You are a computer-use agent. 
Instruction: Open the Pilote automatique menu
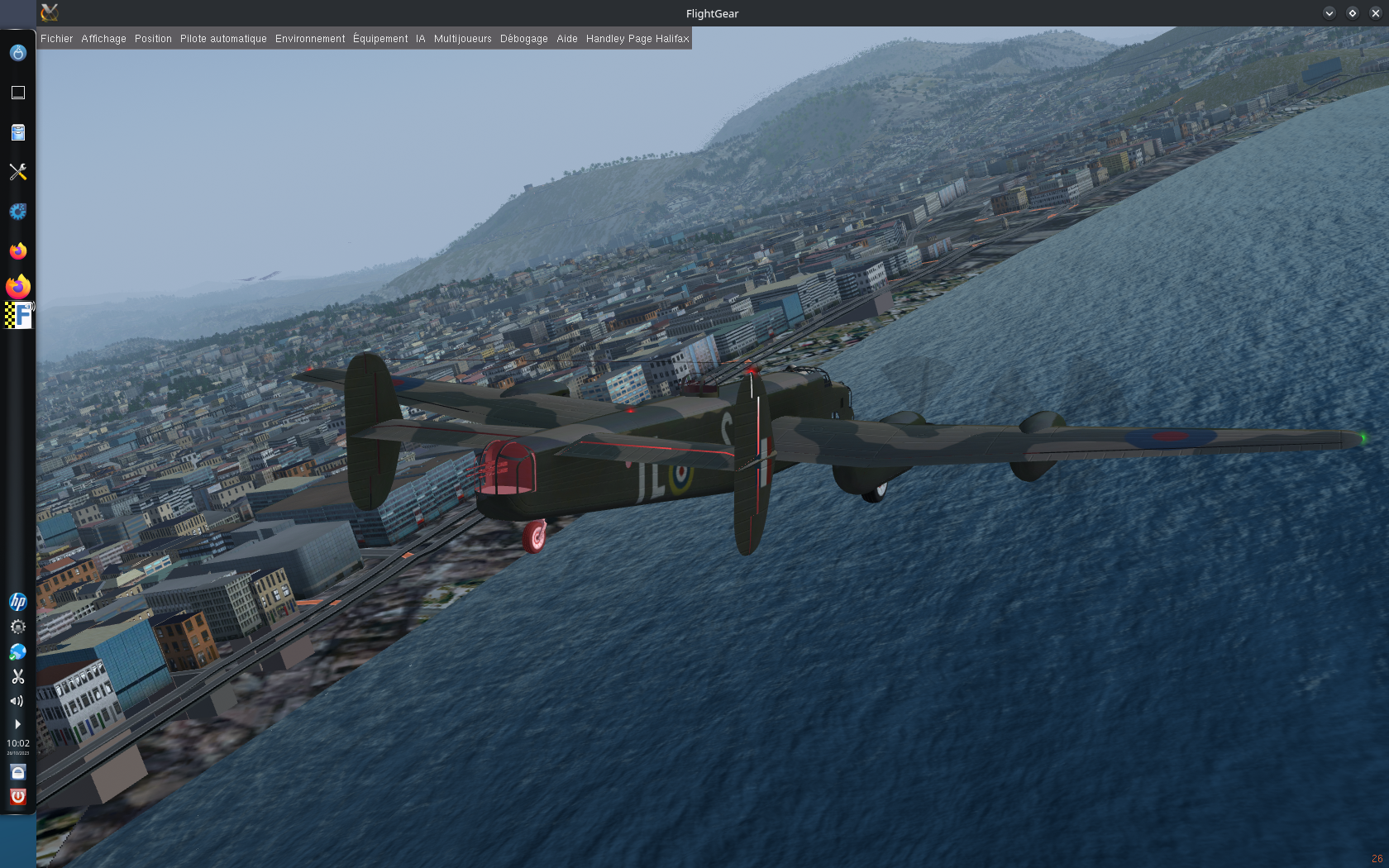[223, 39]
